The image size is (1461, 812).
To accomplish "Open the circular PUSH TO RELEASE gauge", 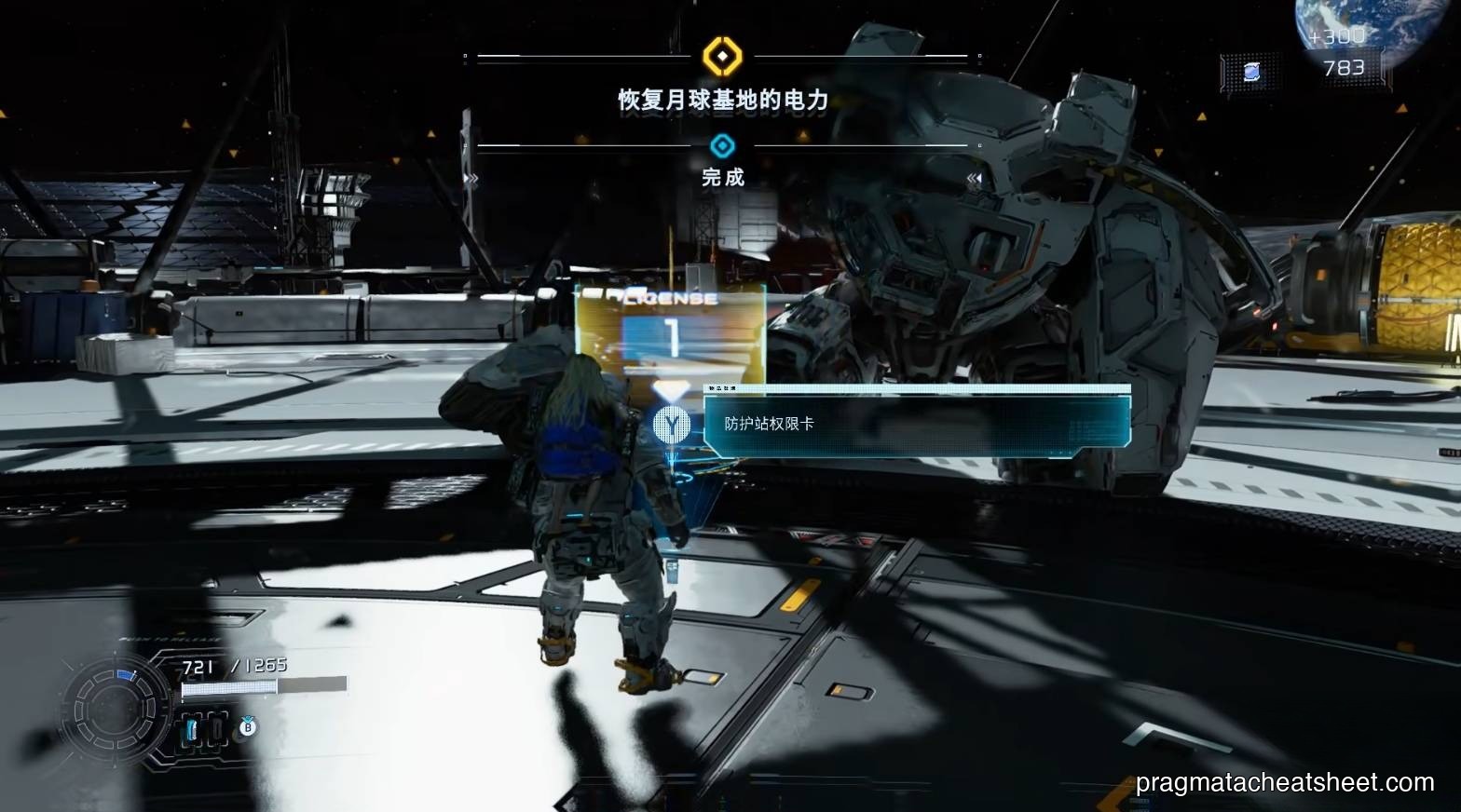I will click(114, 706).
